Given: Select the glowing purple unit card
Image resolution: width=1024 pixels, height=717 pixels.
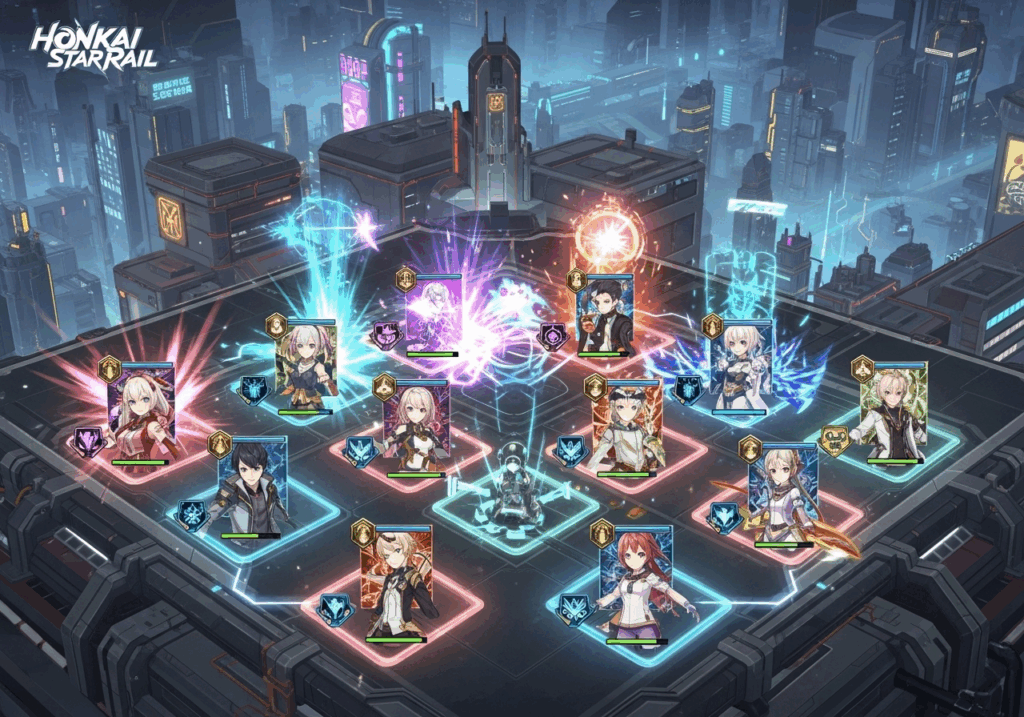Looking at the screenshot, I should click(432, 312).
